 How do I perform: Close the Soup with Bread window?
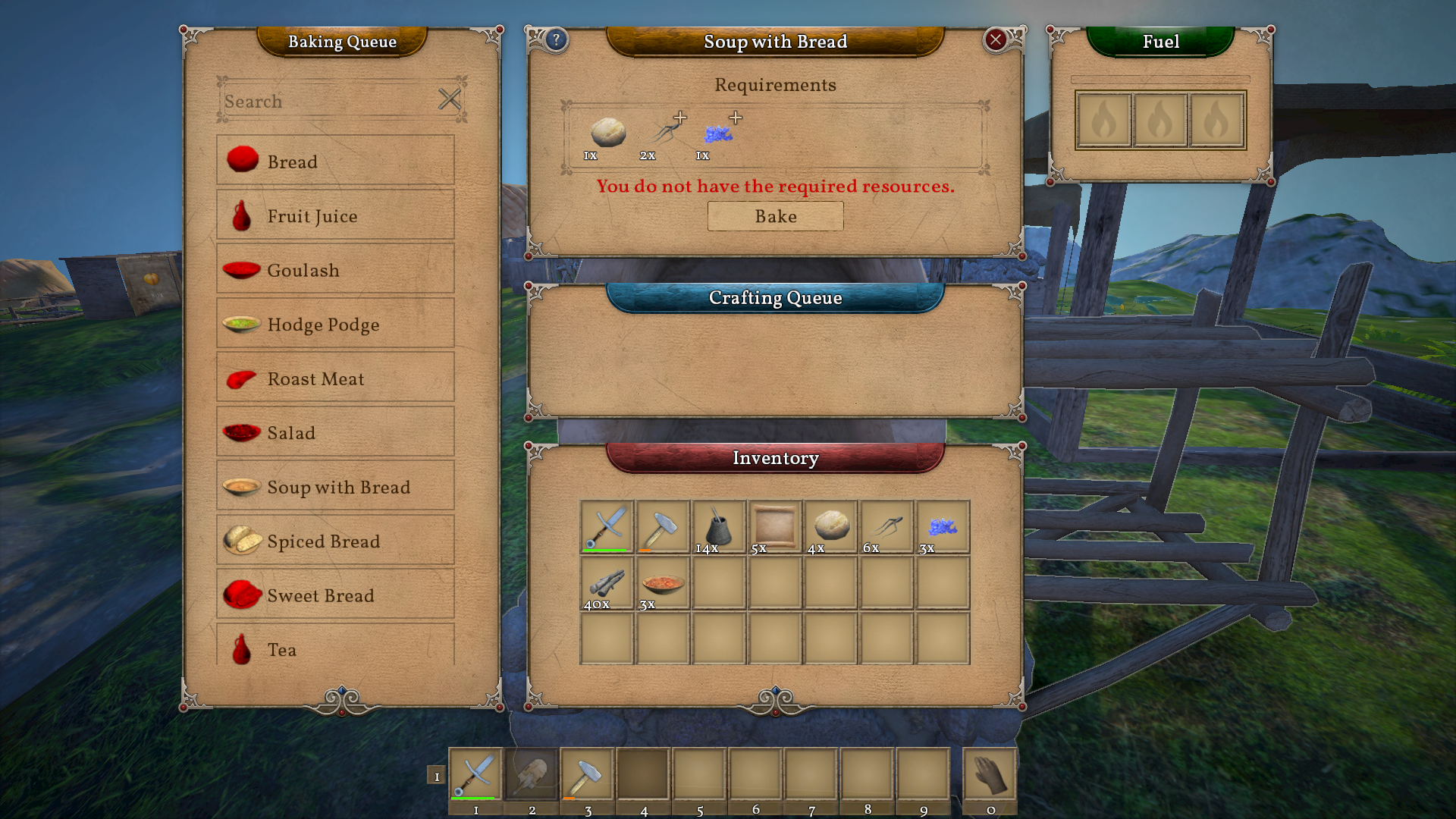996,39
